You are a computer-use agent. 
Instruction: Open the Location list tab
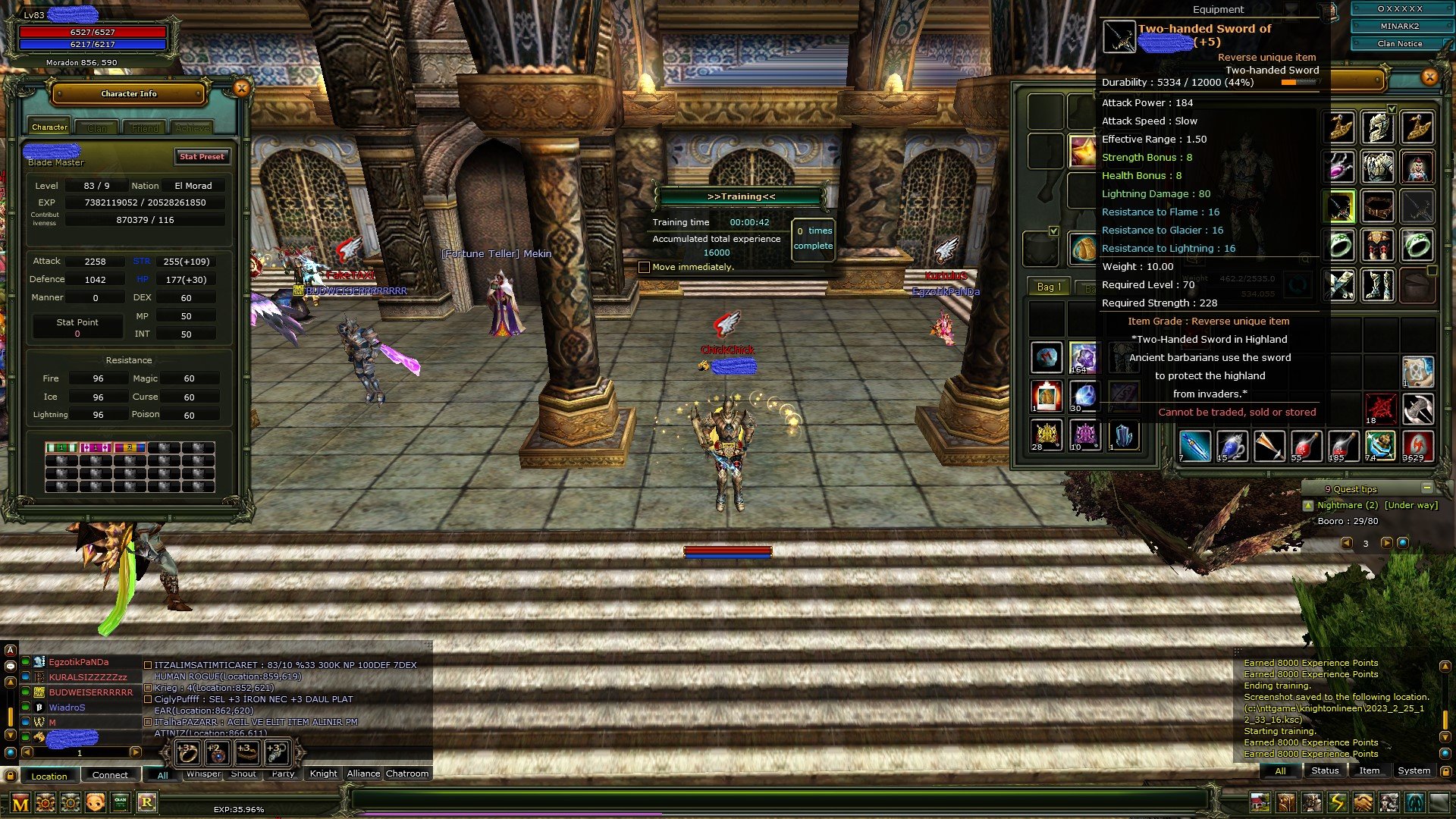click(x=49, y=776)
